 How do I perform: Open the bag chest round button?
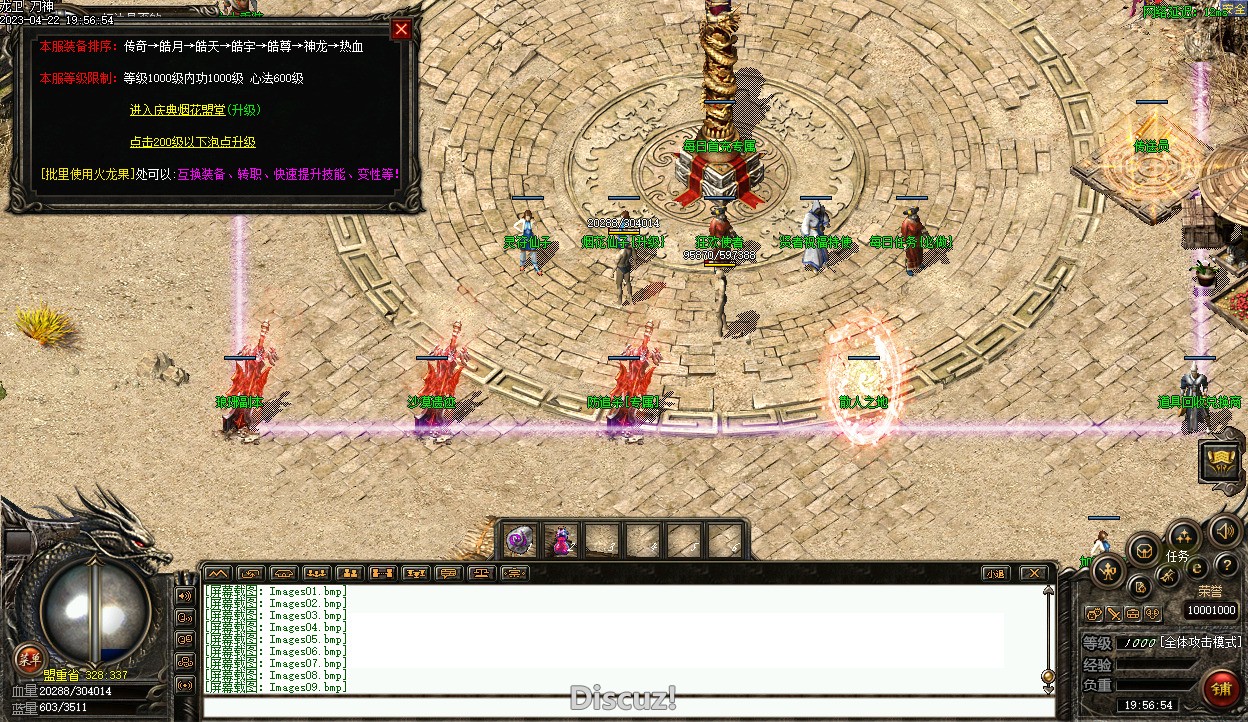click(x=1144, y=549)
